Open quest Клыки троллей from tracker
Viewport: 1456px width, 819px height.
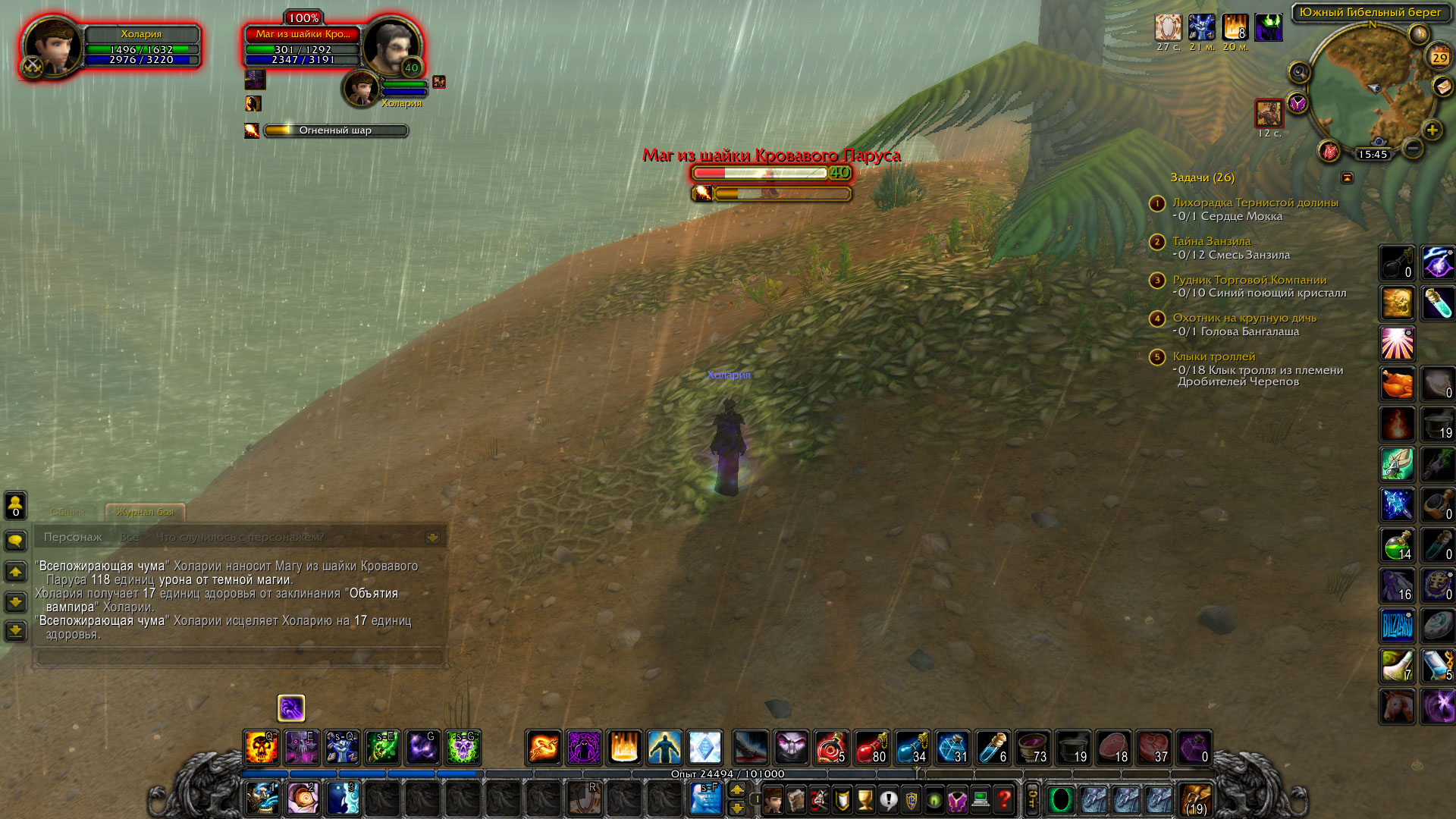[x=1213, y=356]
